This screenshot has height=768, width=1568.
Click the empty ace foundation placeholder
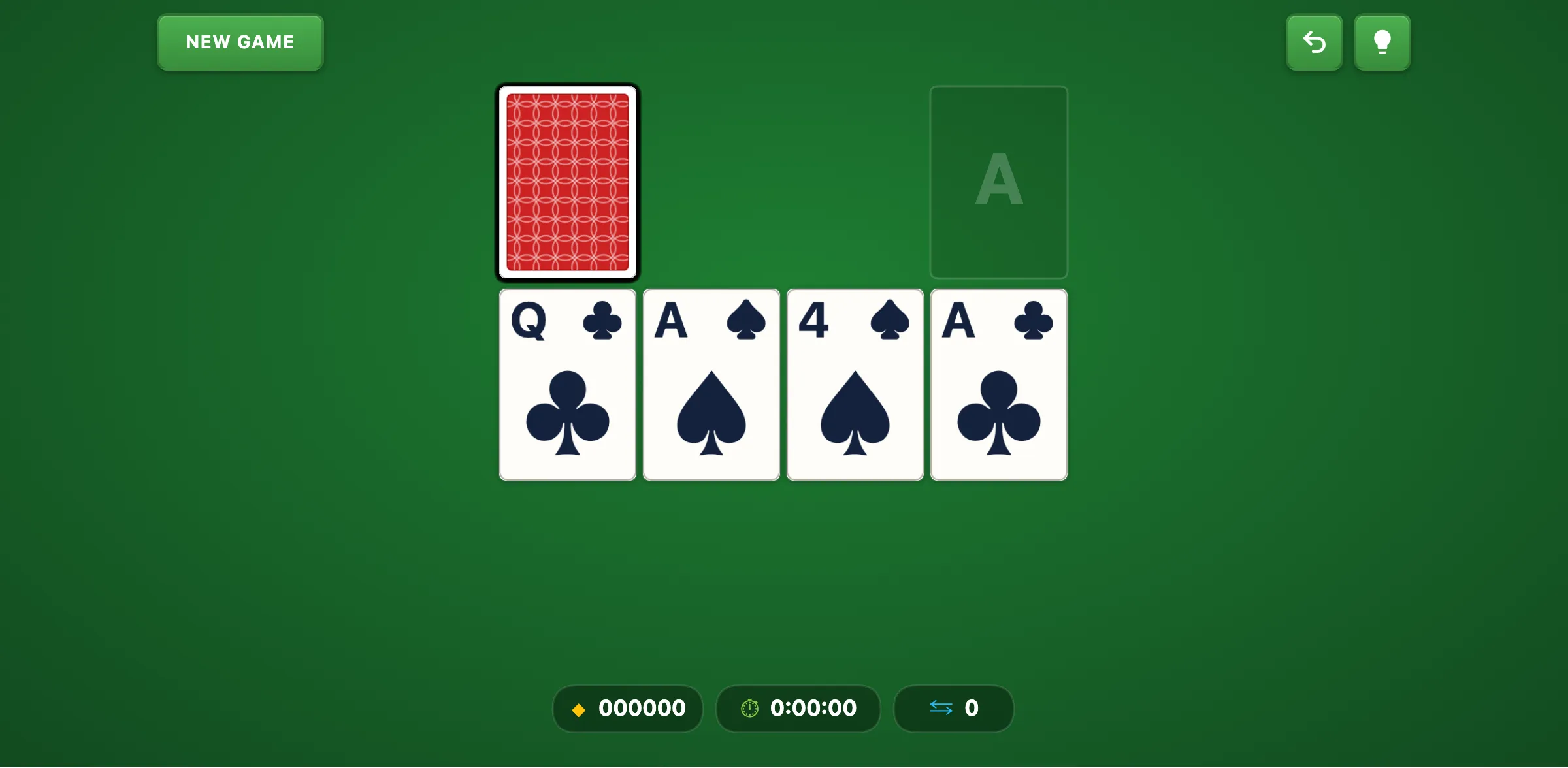998,182
